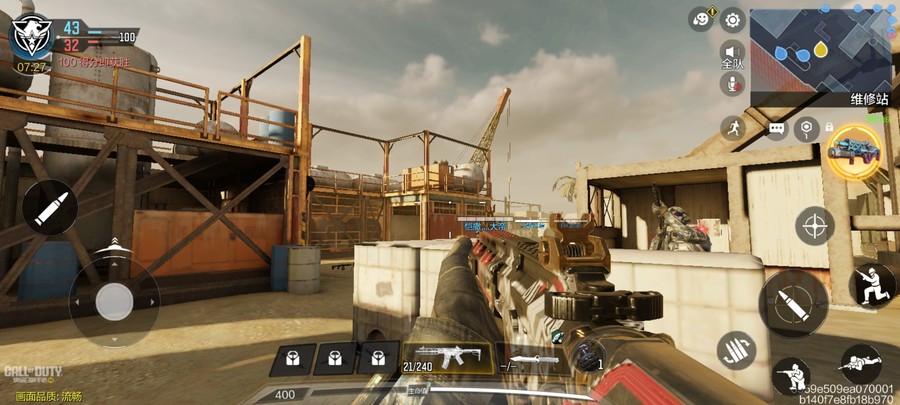This screenshot has width=900, height=405.
Task: Open the gear settings menu
Action: point(733,19)
